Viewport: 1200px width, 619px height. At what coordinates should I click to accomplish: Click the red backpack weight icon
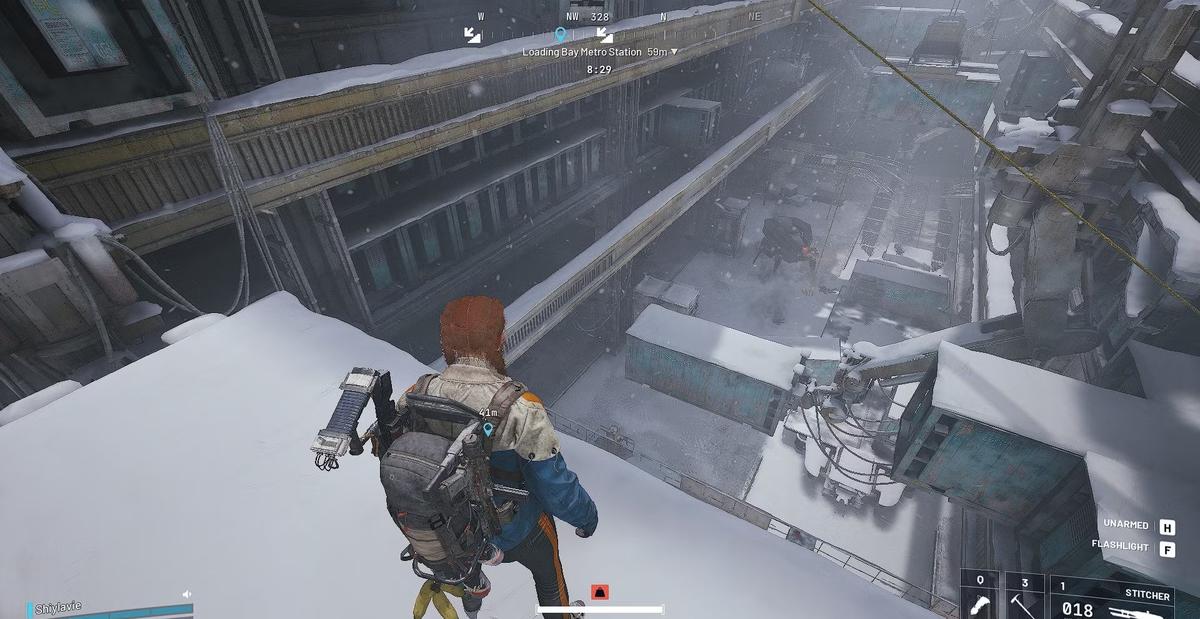tap(600, 592)
